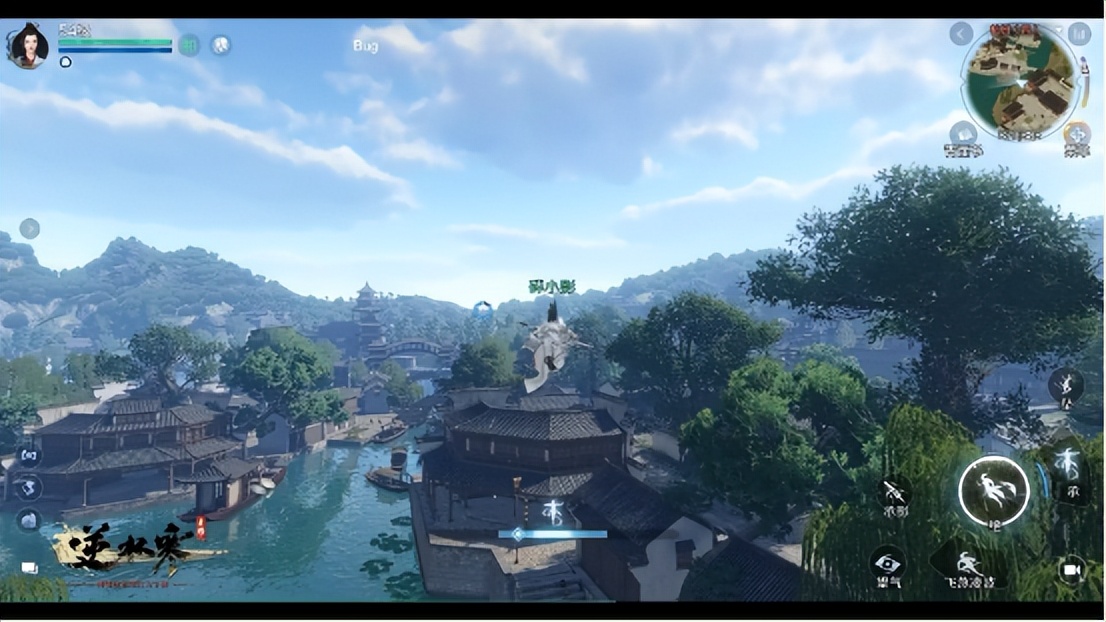The height and width of the screenshot is (622, 1106).
Task: Tap the top figure icon above main skill
Action: [x=1066, y=385]
